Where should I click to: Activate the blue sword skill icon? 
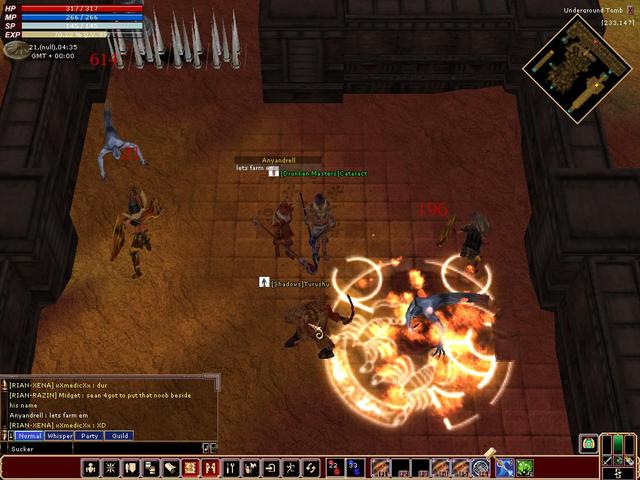point(505,467)
